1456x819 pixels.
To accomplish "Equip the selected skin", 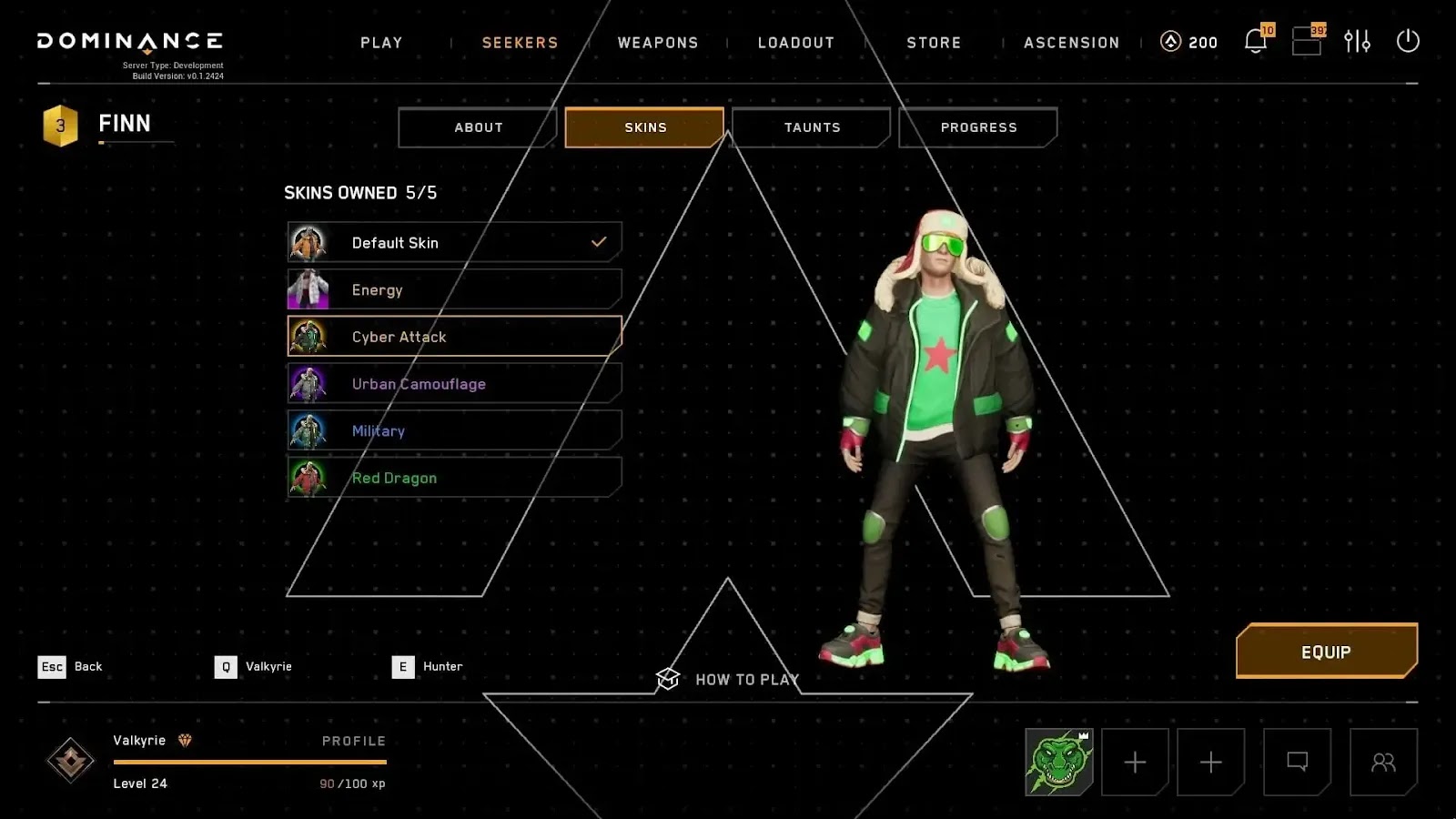I will tap(1326, 652).
